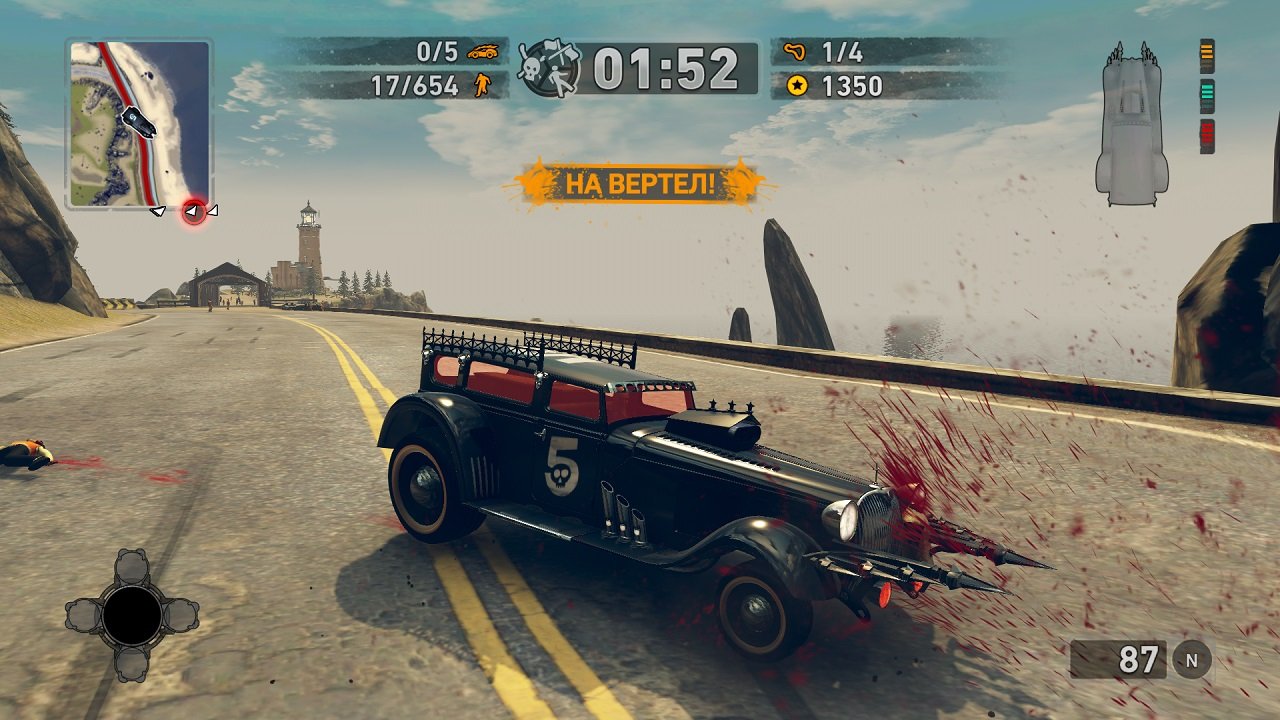Screen dimensions: 1280x720
Task: Click the orange opponent car icon
Action: (483, 51)
